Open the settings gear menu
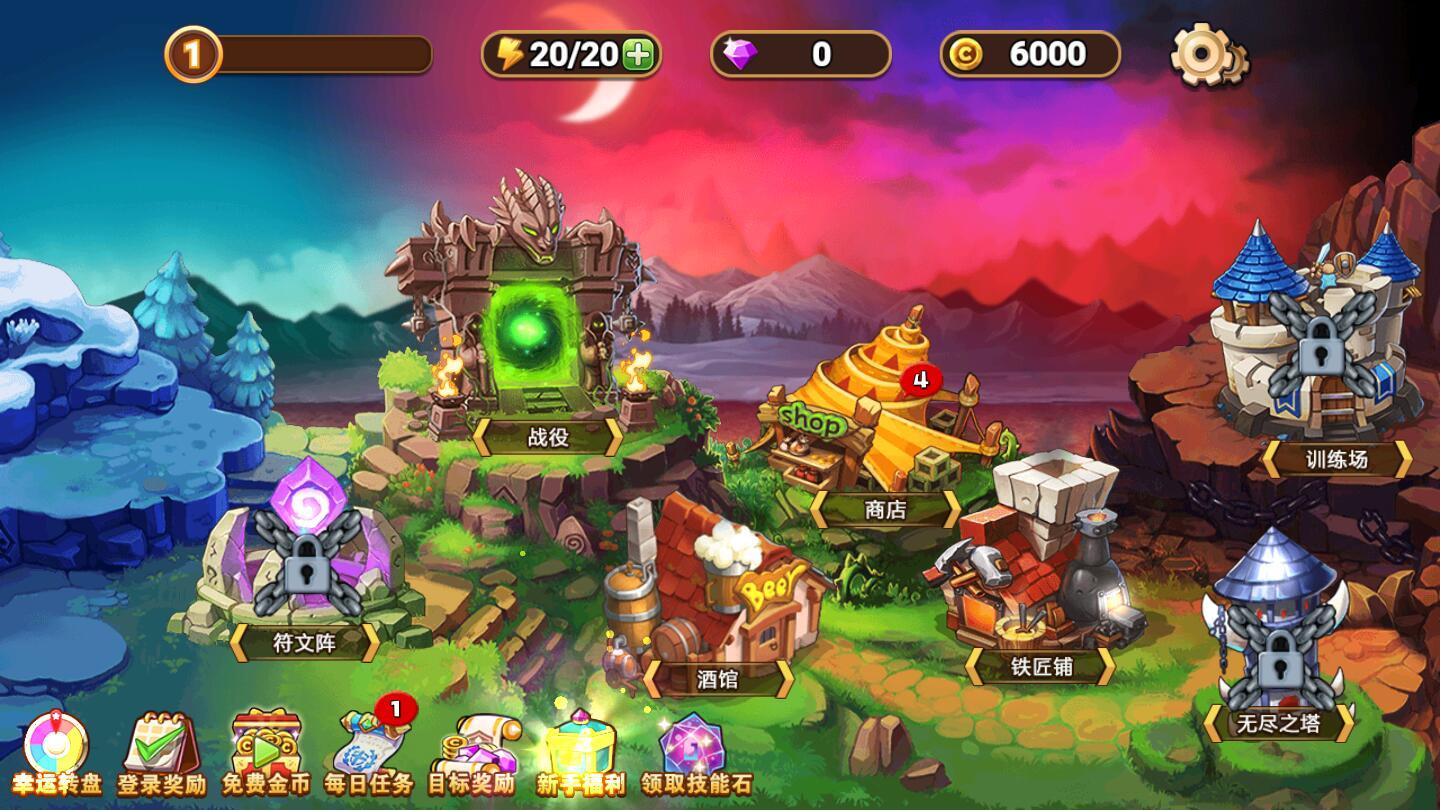 [x=1207, y=57]
